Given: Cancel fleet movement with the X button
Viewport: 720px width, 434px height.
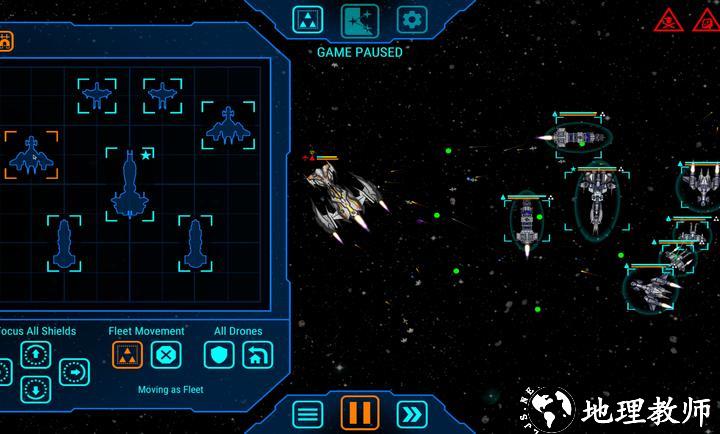Looking at the screenshot, I should [x=166, y=354].
